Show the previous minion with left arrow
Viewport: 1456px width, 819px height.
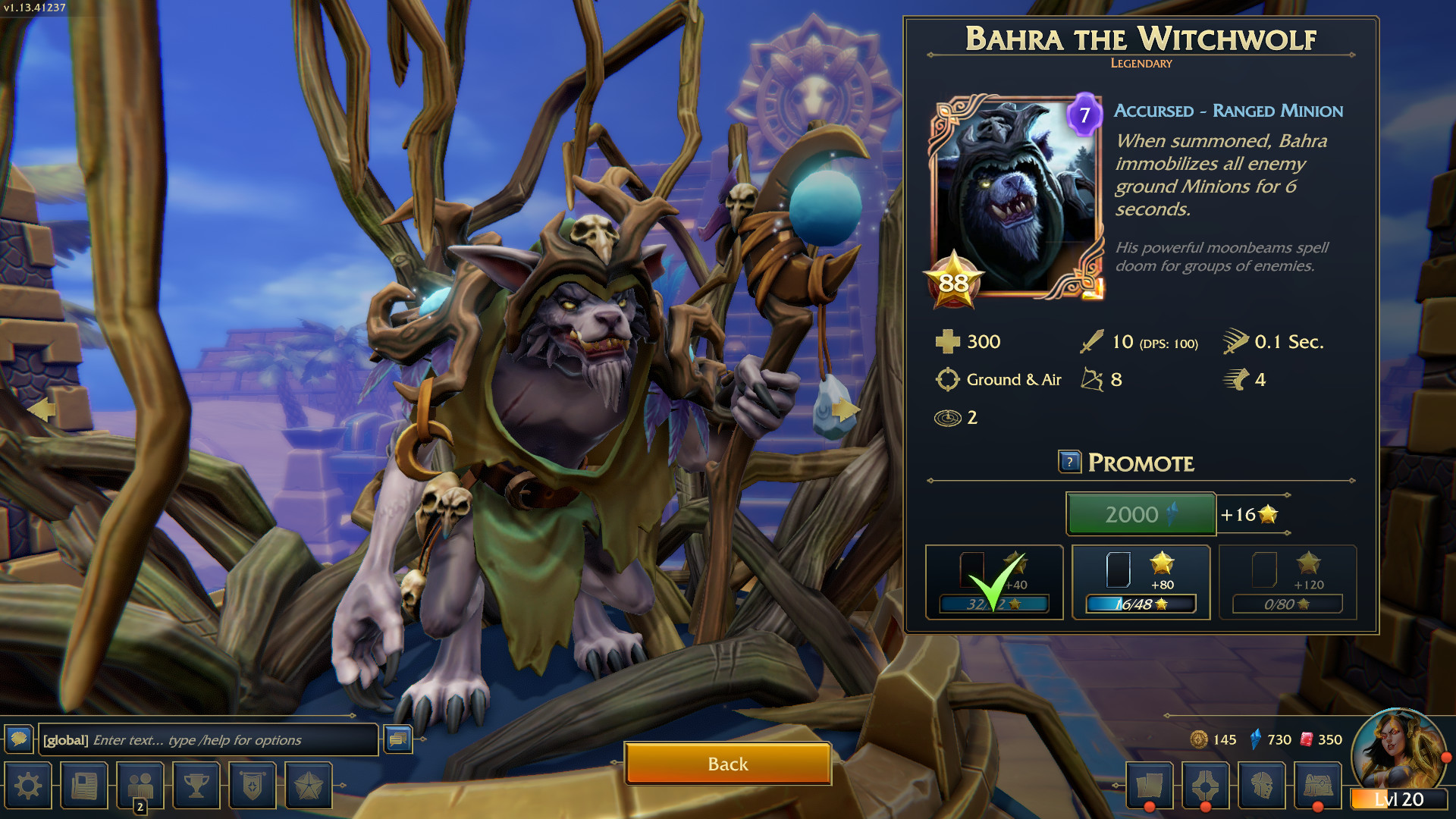42,410
